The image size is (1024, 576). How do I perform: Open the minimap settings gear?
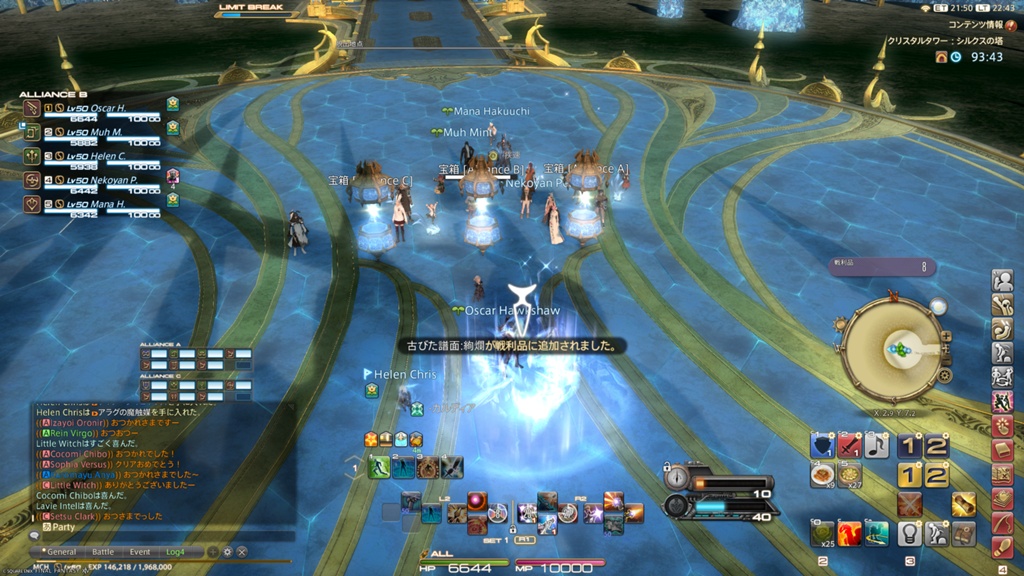pyautogui.click(x=945, y=376)
